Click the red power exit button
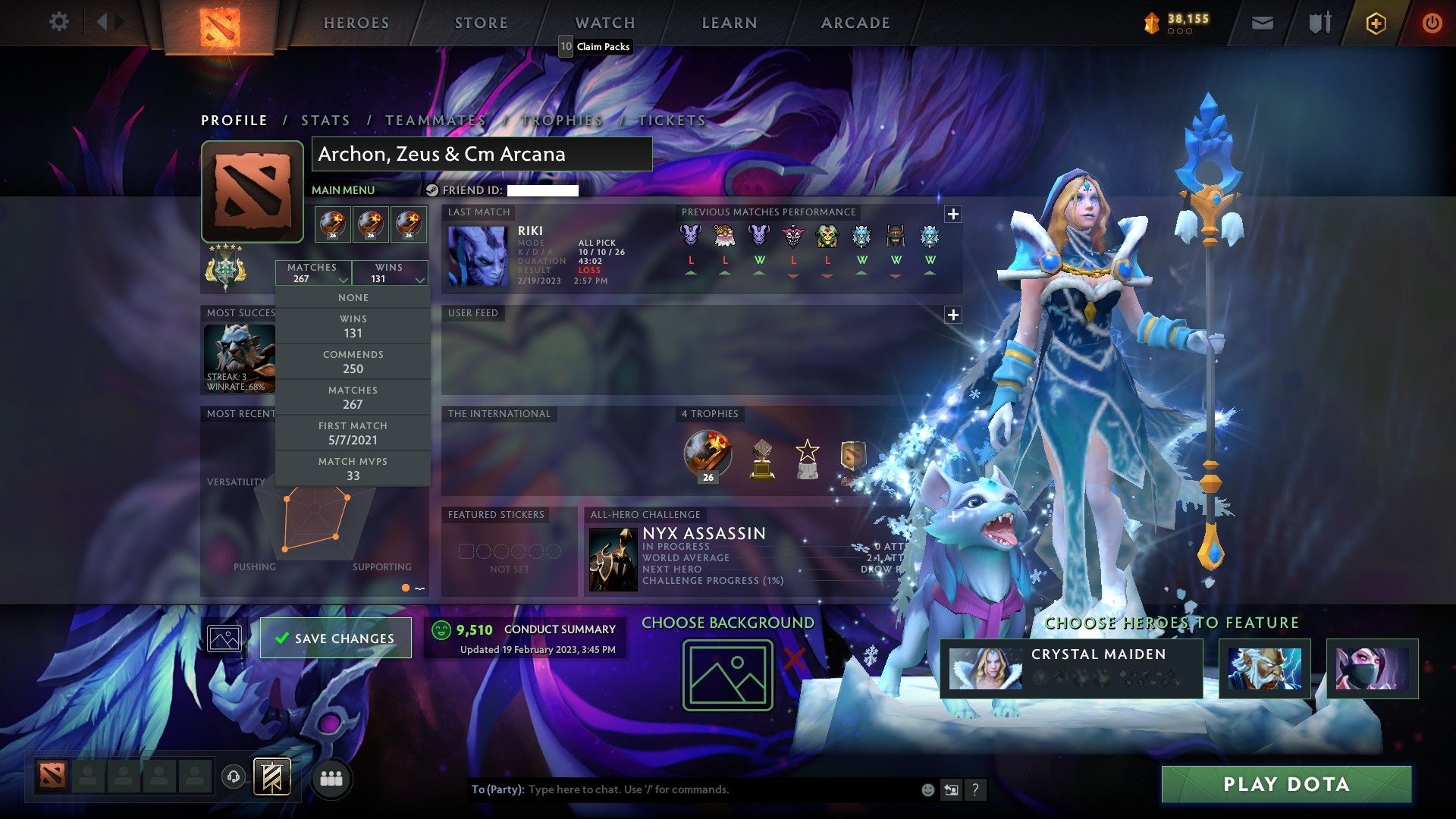 click(1432, 23)
